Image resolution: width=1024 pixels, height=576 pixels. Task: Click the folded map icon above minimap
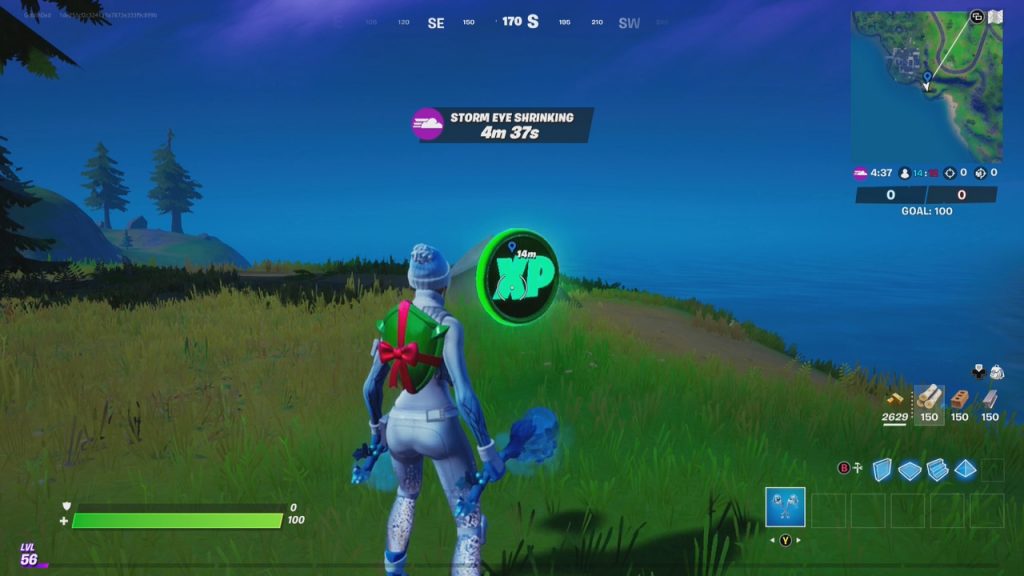tap(995, 17)
